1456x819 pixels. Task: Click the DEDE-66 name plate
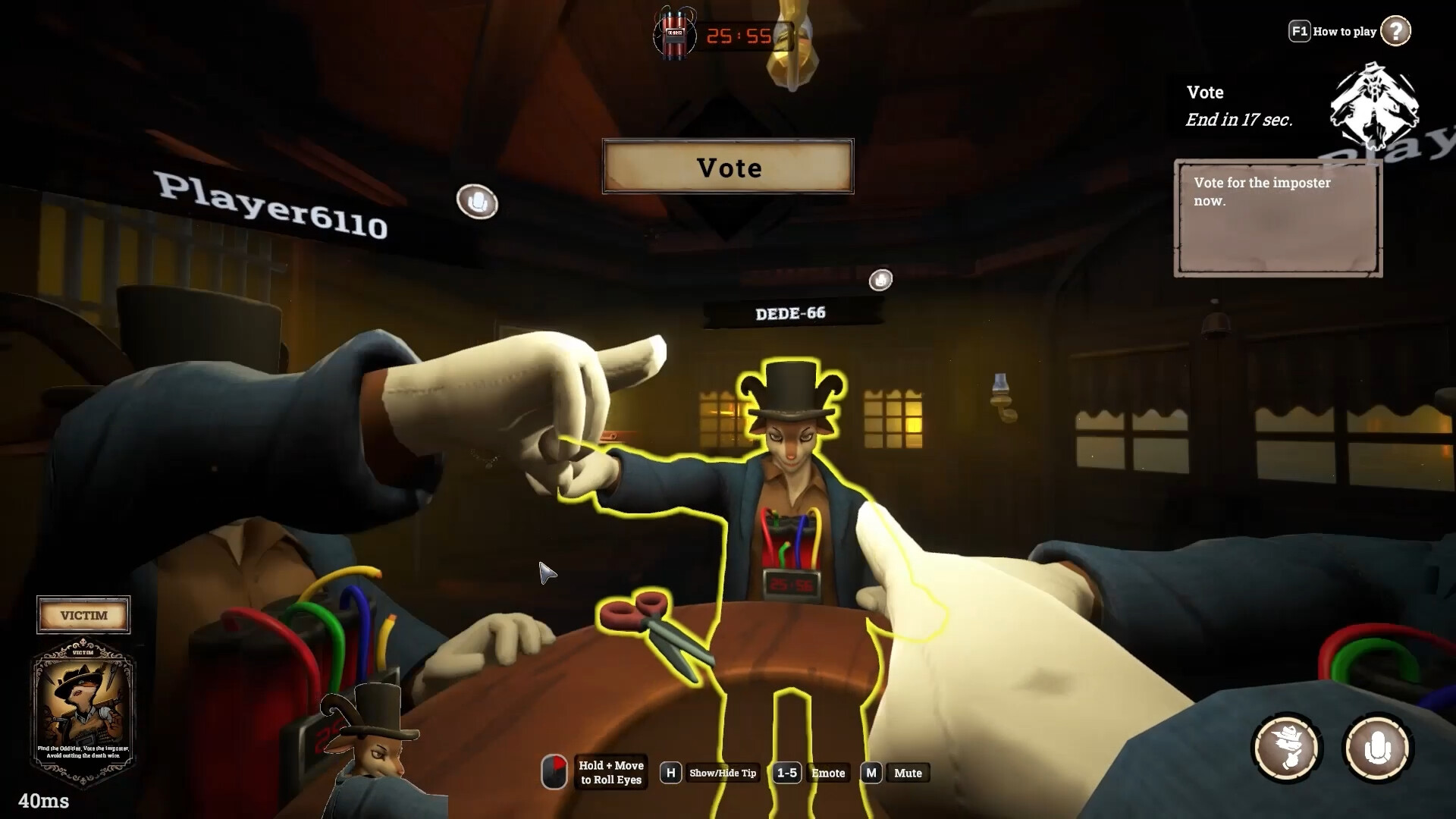pos(791,312)
